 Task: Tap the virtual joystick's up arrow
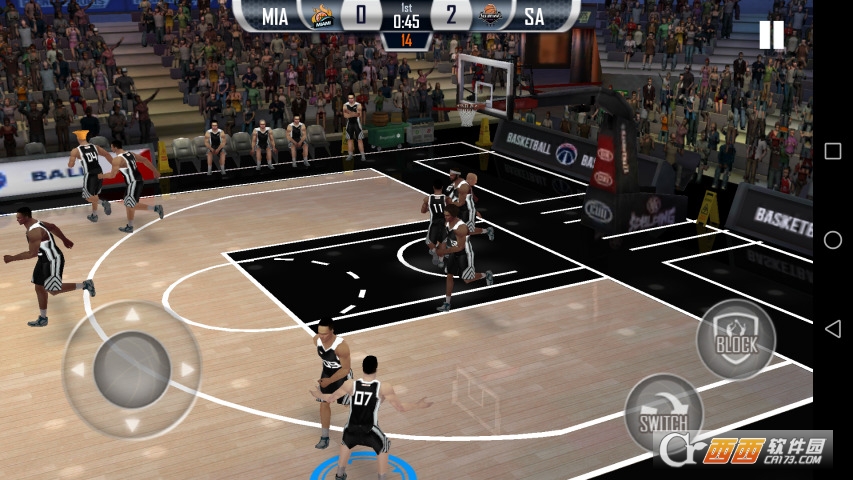tap(132, 317)
